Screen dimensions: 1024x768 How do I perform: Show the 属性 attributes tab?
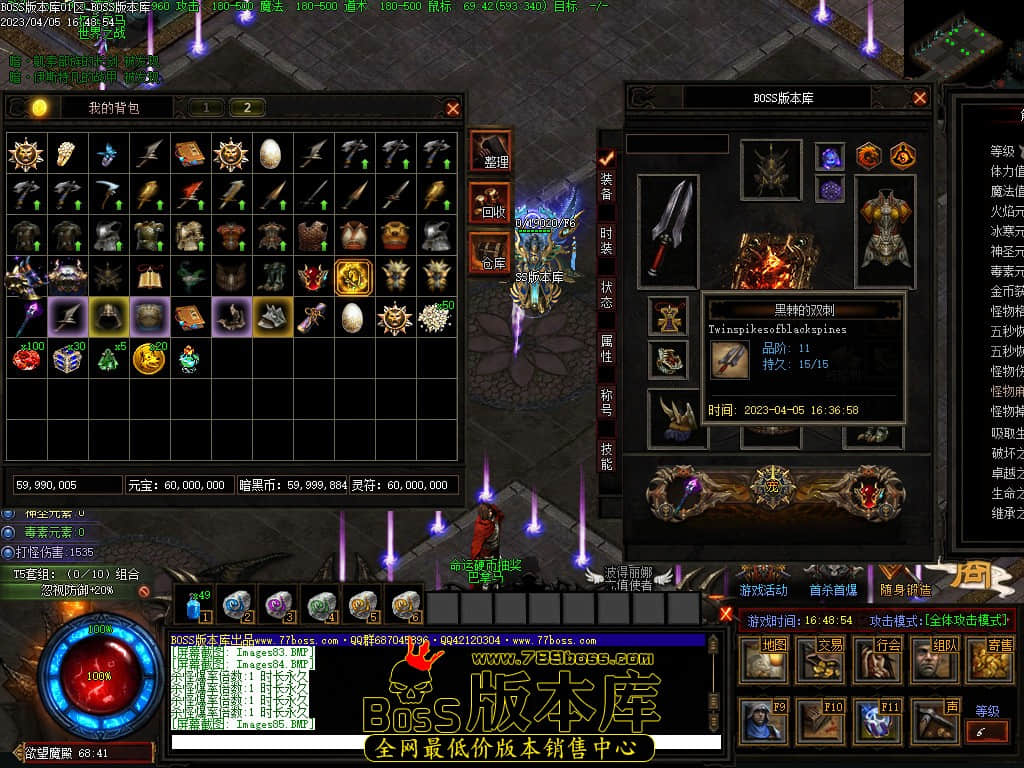607,348
